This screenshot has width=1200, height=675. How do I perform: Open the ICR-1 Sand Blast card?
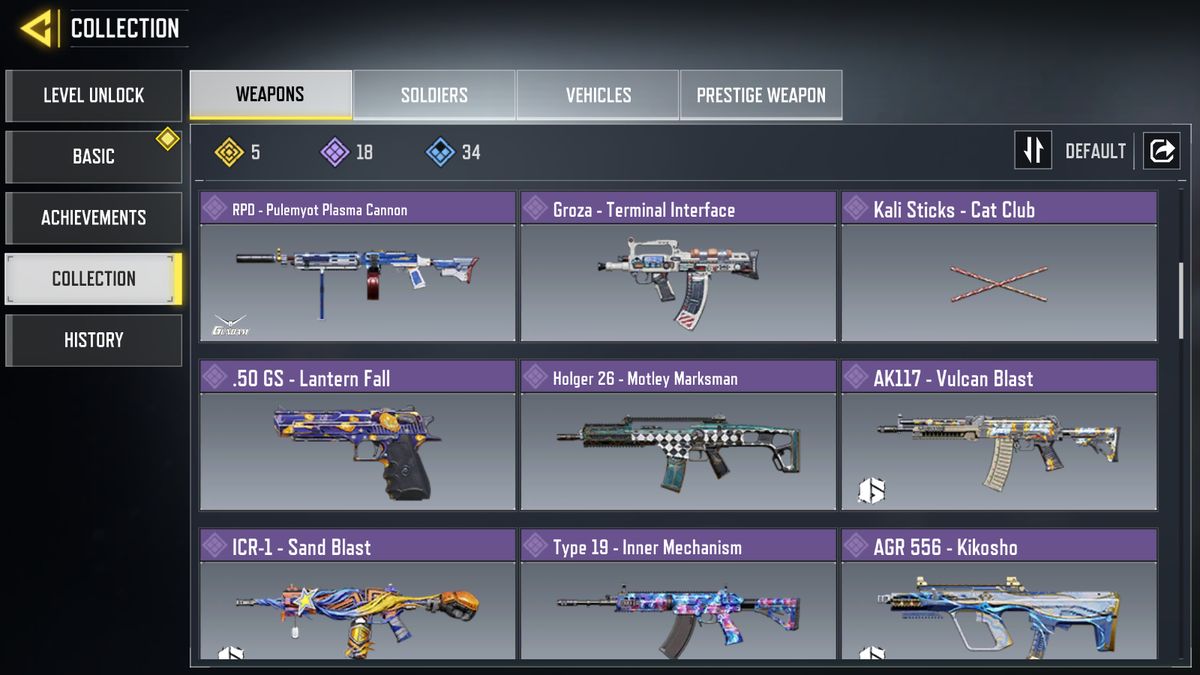coord(357,597)
